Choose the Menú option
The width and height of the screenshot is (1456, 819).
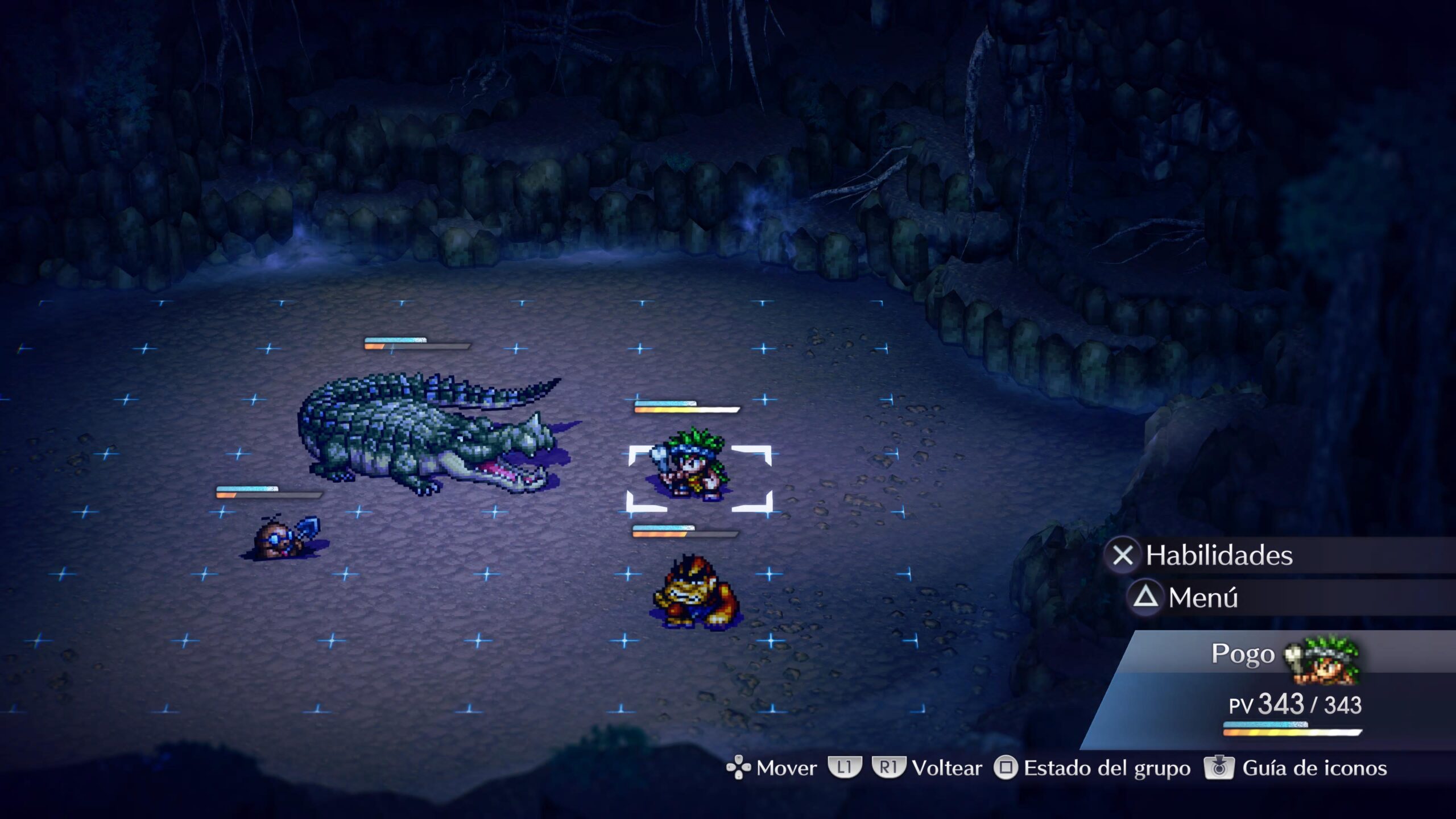point(1202,598)
